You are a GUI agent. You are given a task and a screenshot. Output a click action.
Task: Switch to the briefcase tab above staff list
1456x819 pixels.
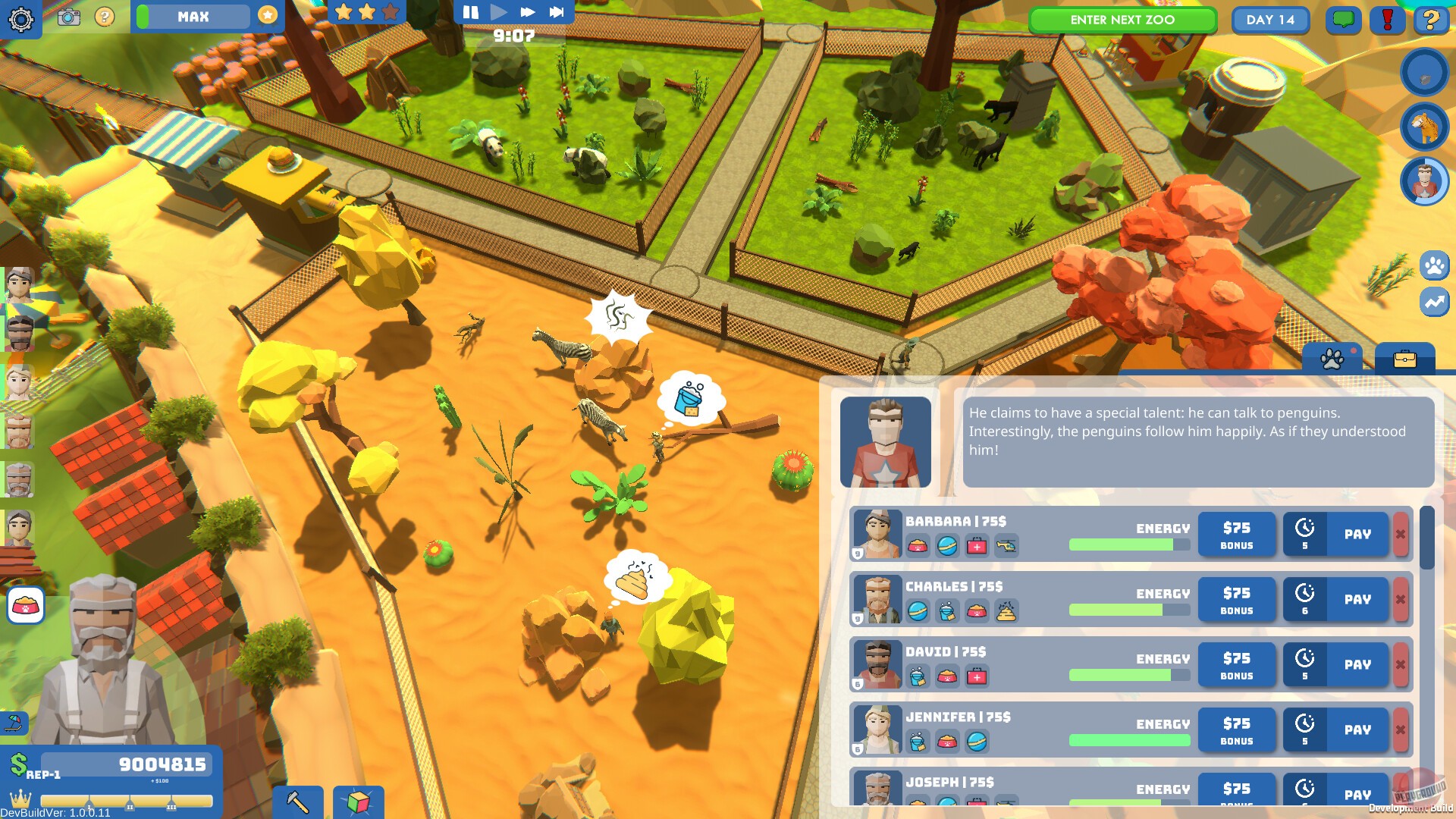(x=1404, y=359)
